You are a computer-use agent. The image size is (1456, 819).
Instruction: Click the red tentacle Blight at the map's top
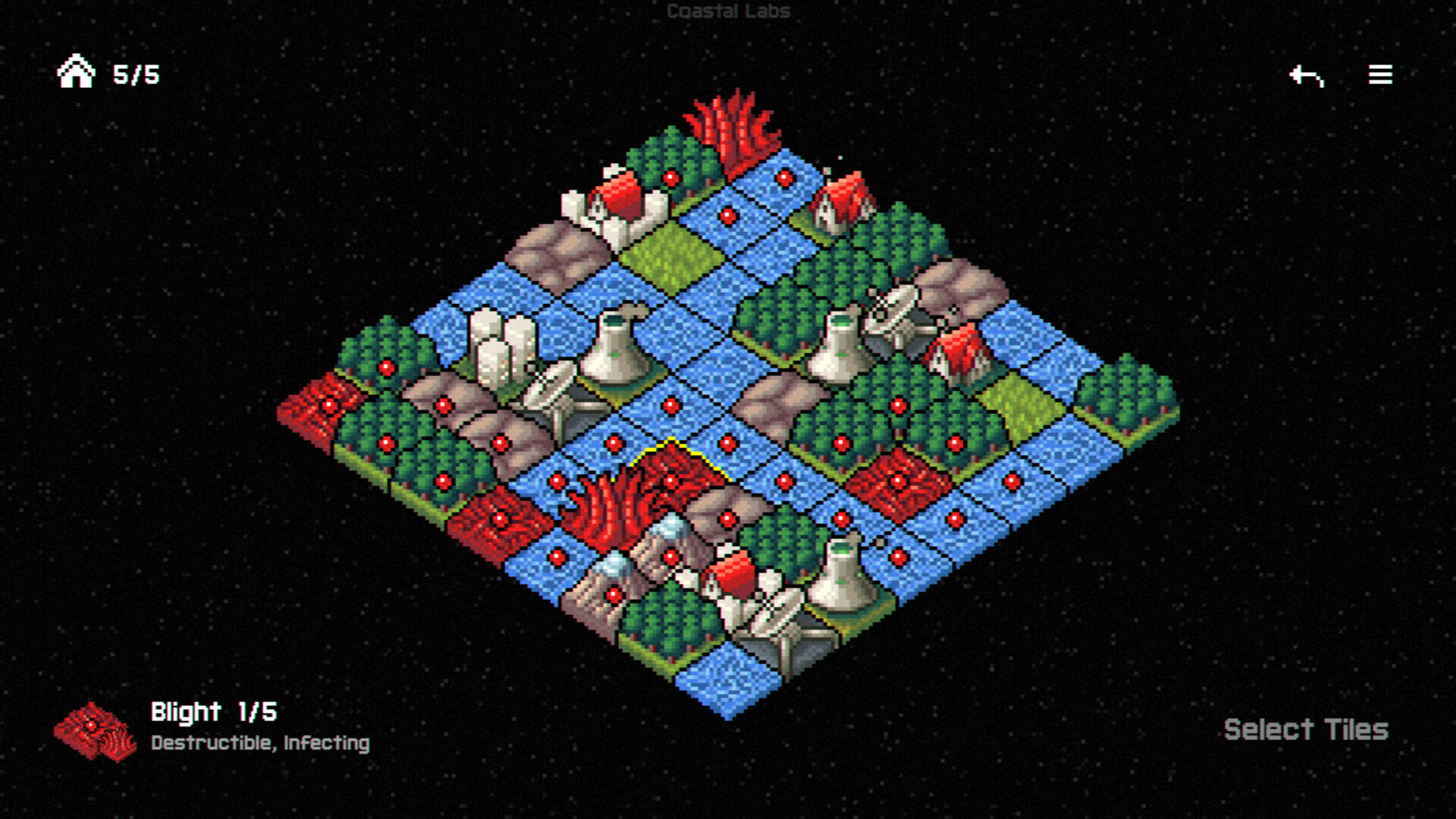pyautogui.click(x=732, y=129)
